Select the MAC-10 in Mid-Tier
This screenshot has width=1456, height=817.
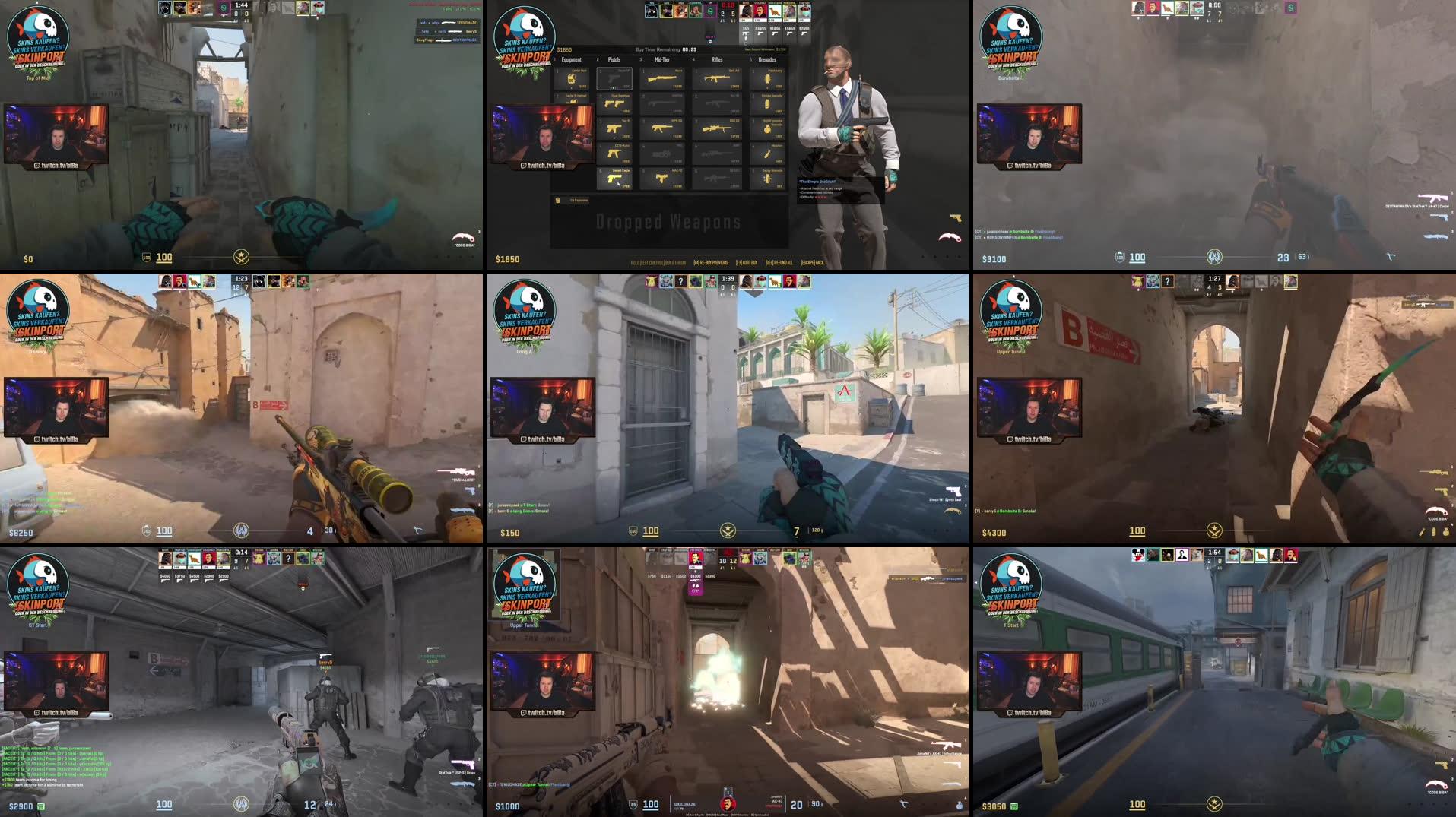662,178
